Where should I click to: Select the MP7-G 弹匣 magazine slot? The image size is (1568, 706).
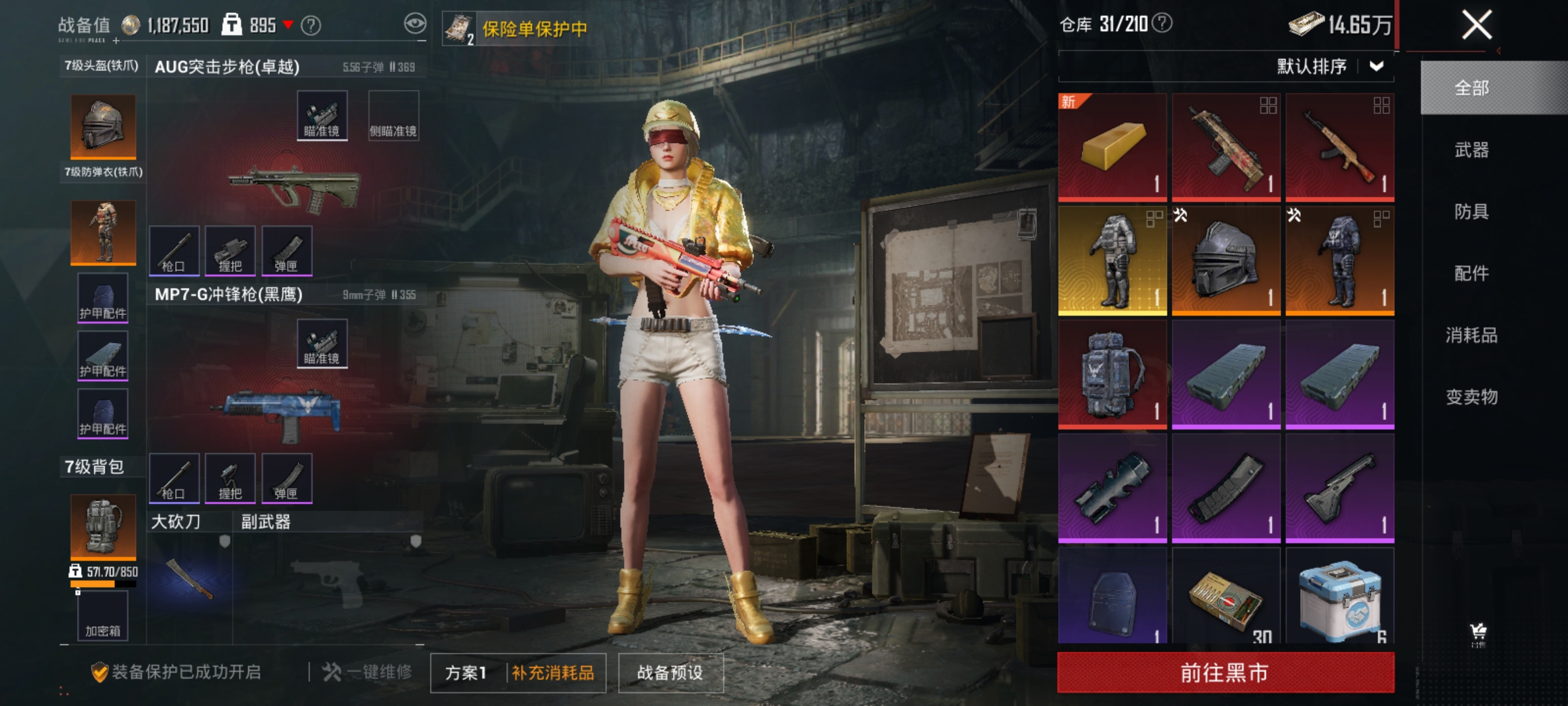click(287, 478)
